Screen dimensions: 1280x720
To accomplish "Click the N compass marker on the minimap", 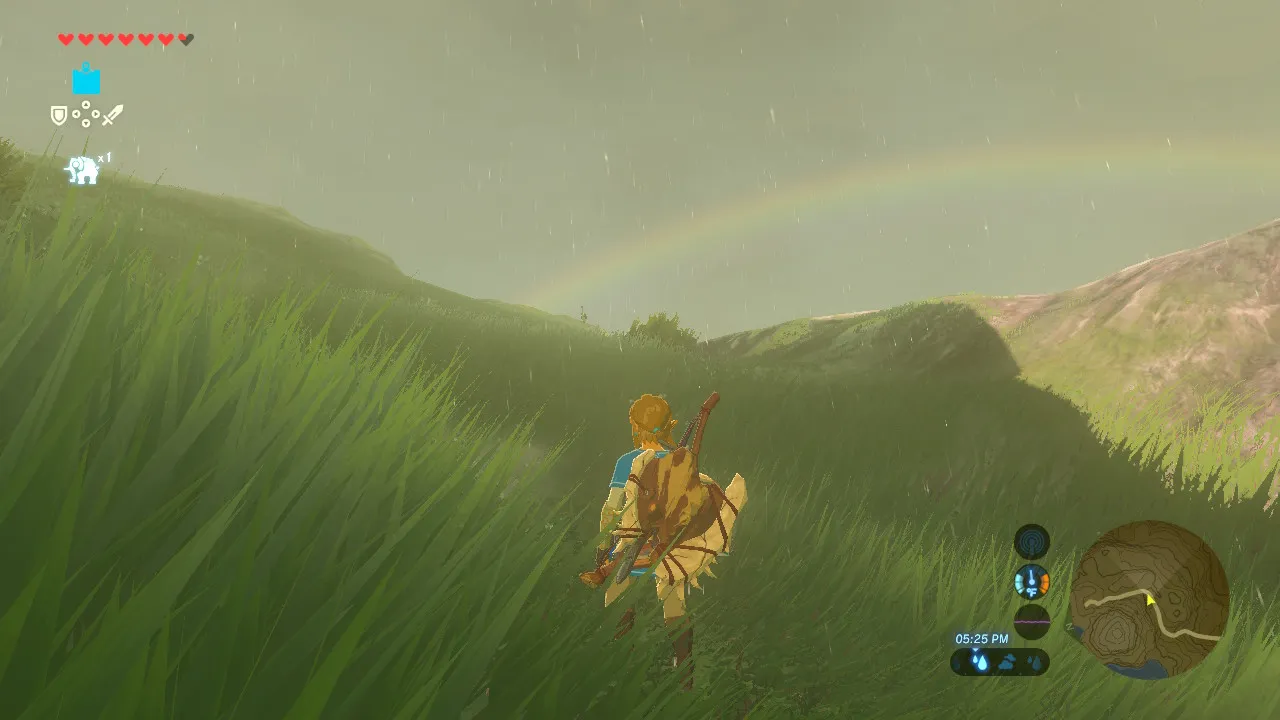I will click(x=1068, y=626).
